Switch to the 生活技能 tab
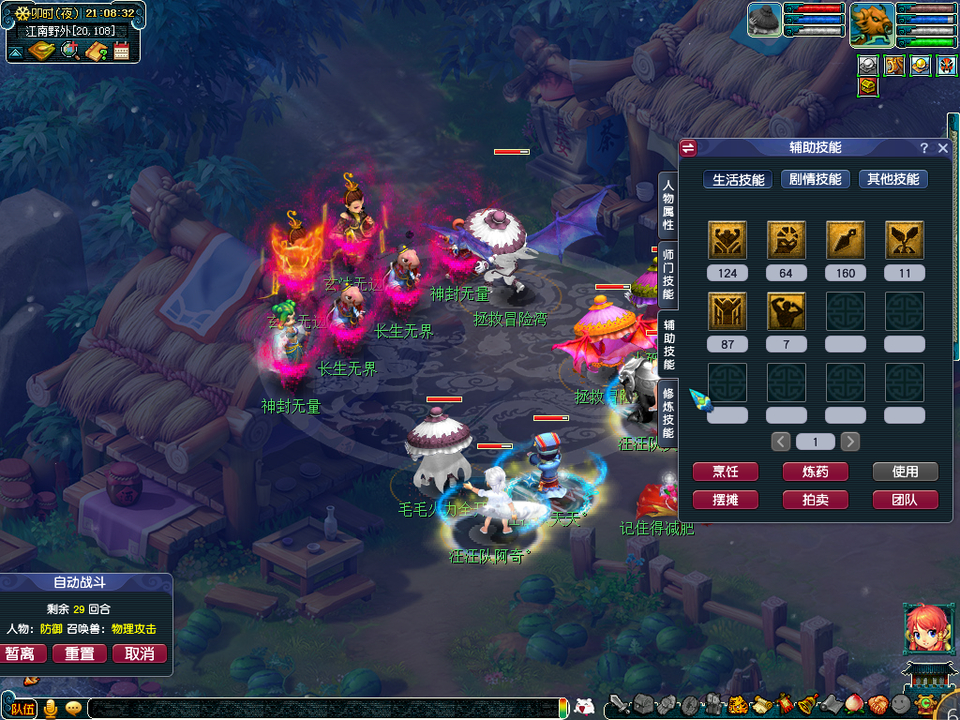960x720 pixels. (738, 180)
